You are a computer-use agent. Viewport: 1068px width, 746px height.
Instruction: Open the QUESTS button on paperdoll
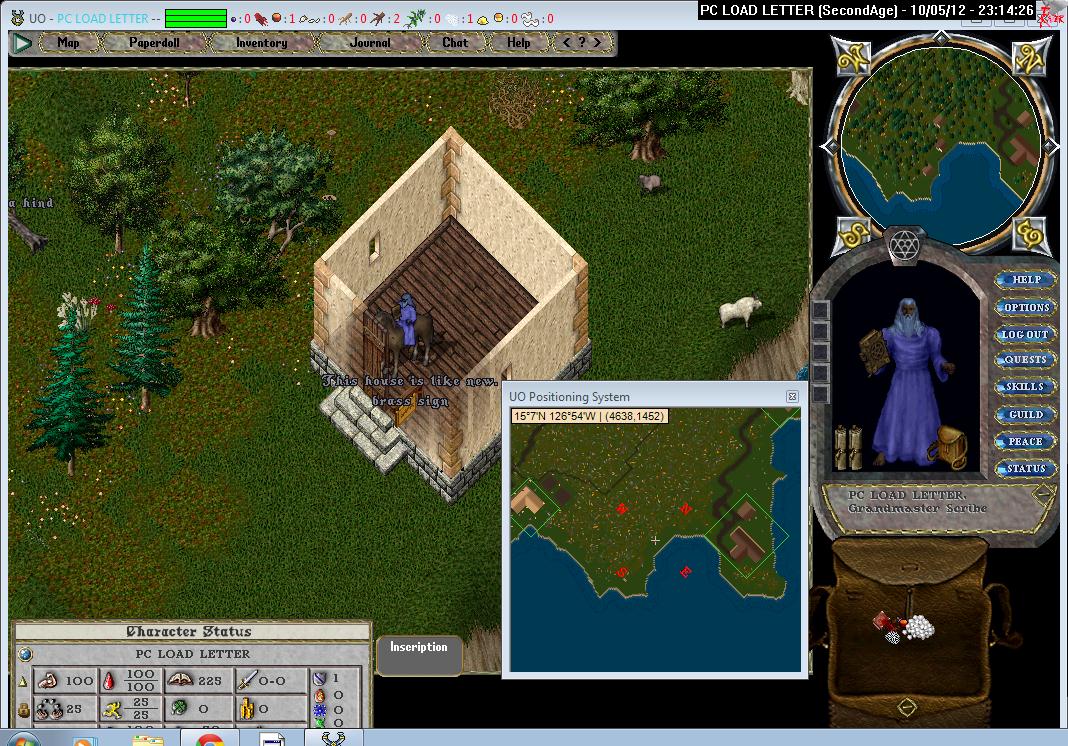1026,360
